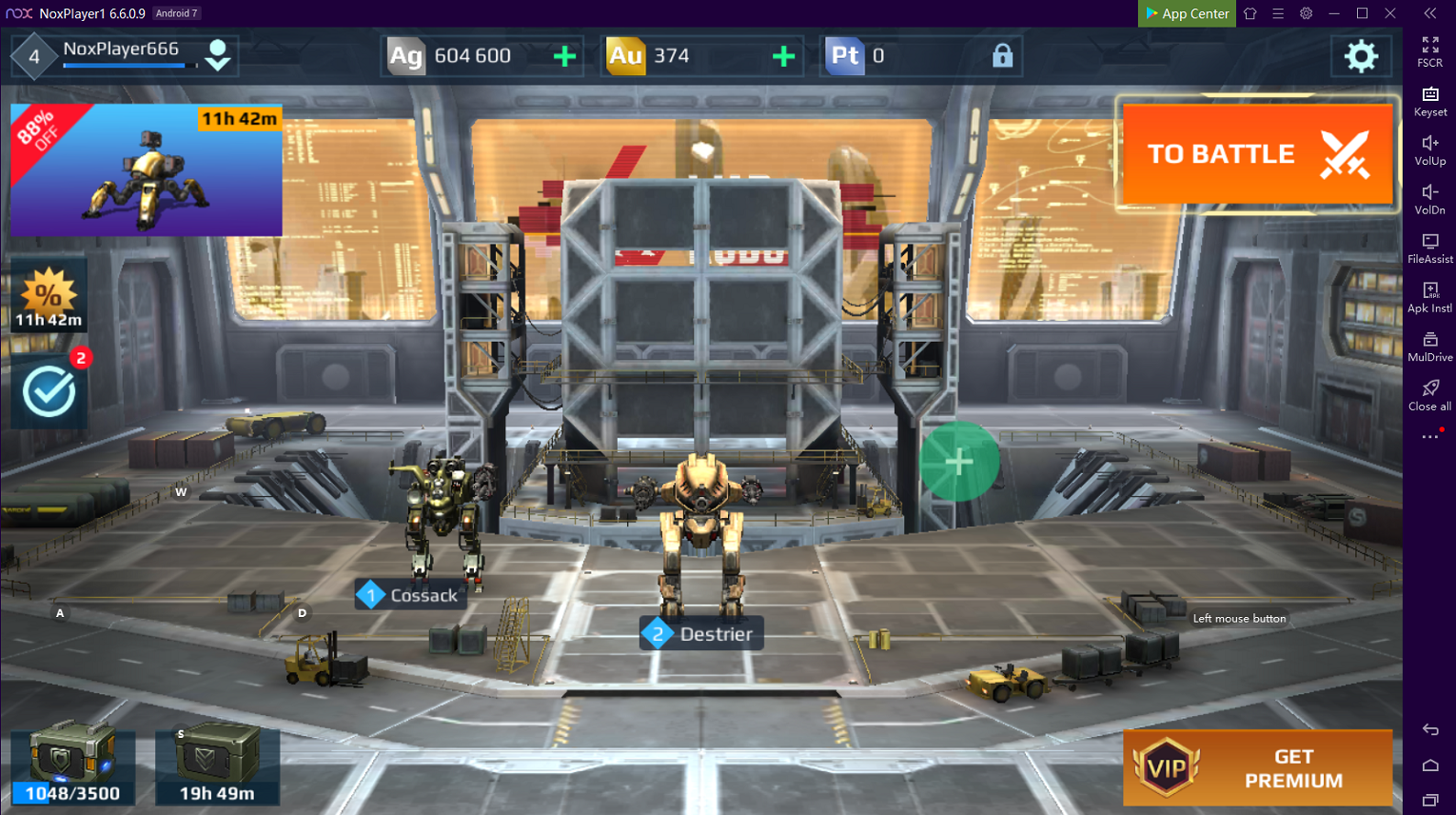This screenshot has width=1456, height=815.
Task: Buy gold with the Au plus button
Action: point(783,56)
